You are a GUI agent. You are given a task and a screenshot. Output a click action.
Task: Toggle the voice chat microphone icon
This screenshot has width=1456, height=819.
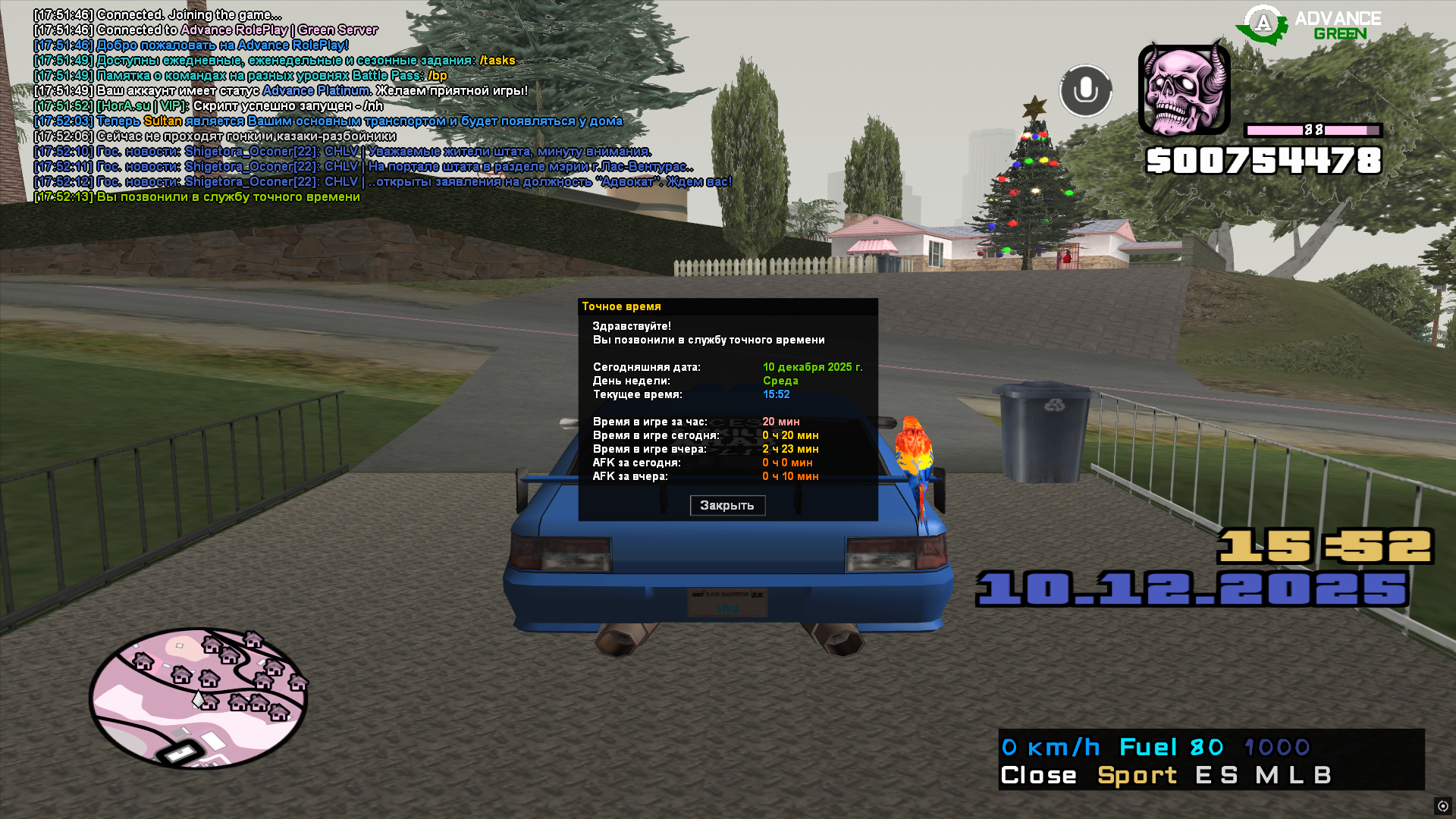[x=1085, y=91]
